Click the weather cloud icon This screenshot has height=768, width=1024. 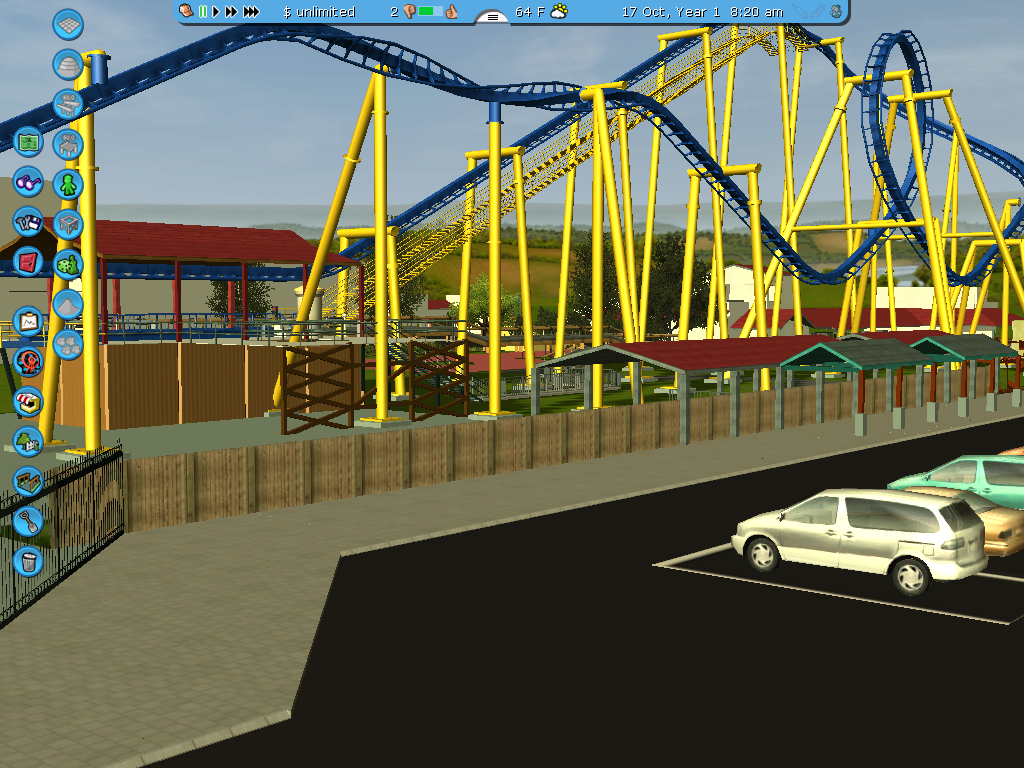(559, 12)
